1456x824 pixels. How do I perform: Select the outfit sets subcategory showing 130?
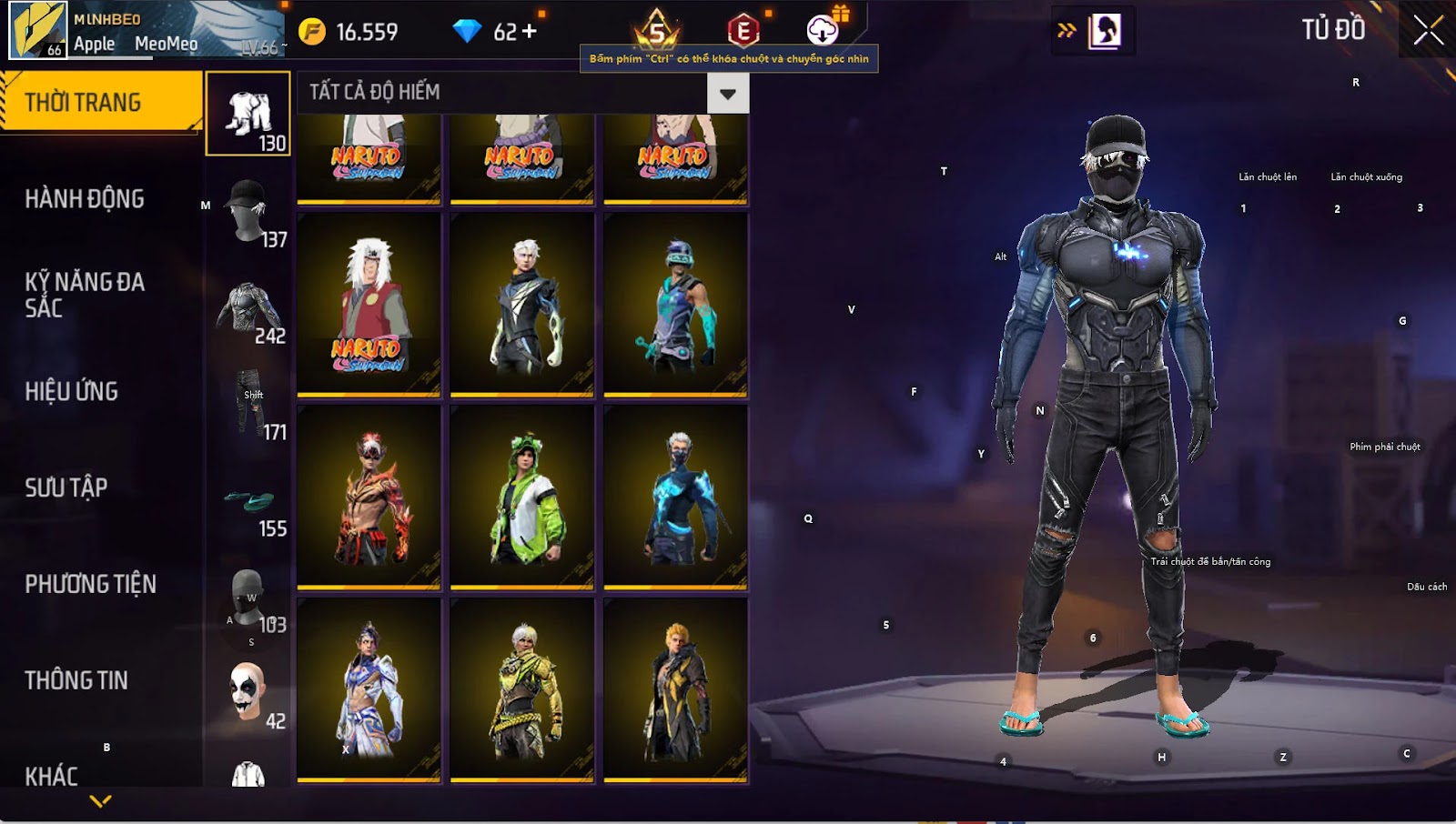[248, 115]
